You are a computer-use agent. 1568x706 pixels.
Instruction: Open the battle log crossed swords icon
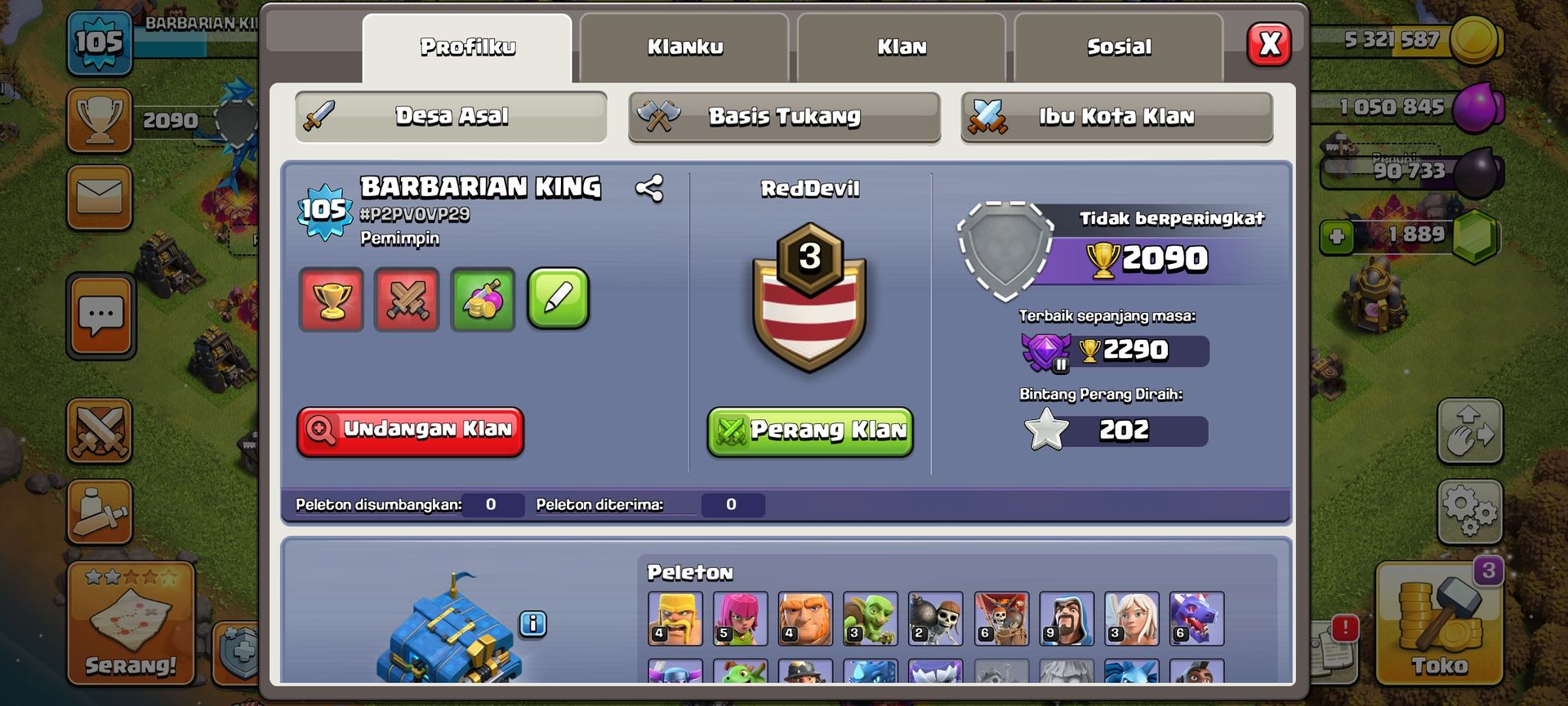407,301
